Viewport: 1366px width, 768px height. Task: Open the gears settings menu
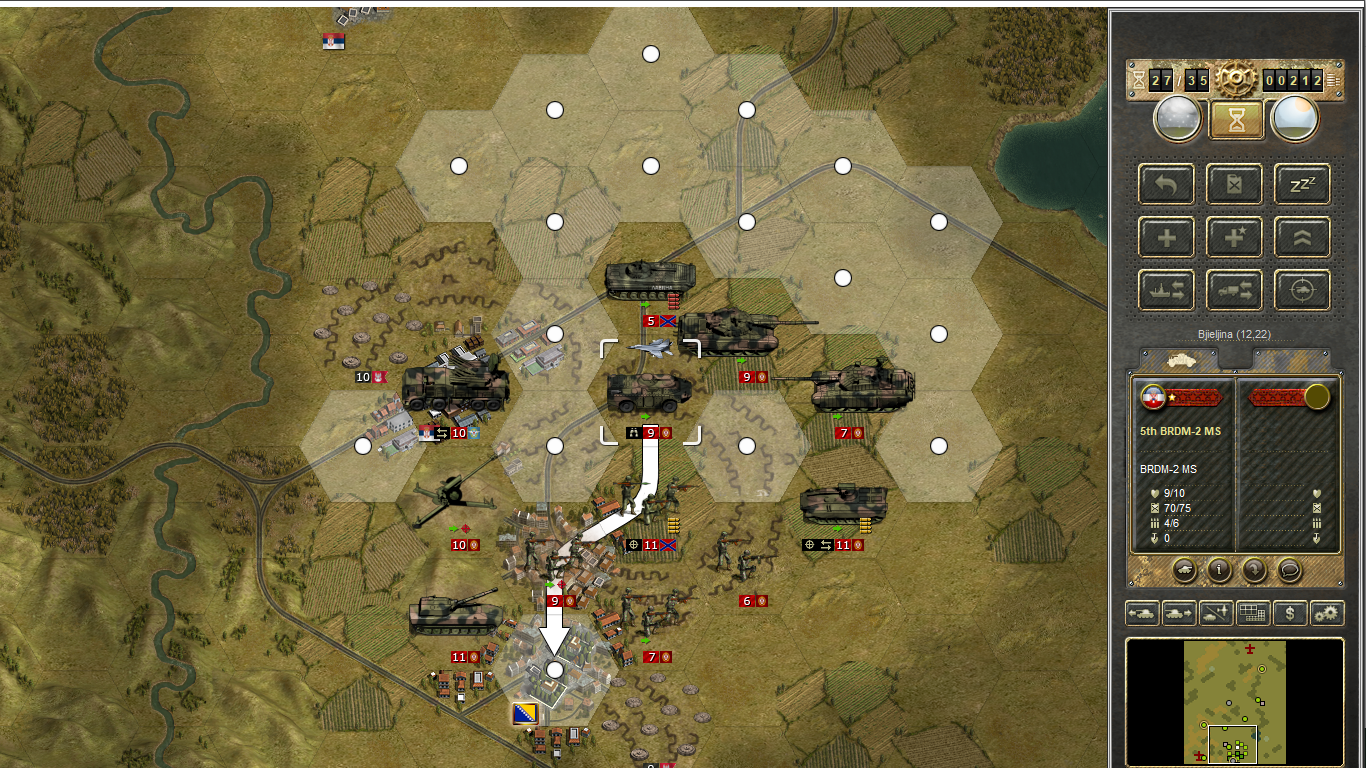pos(1327,613)
